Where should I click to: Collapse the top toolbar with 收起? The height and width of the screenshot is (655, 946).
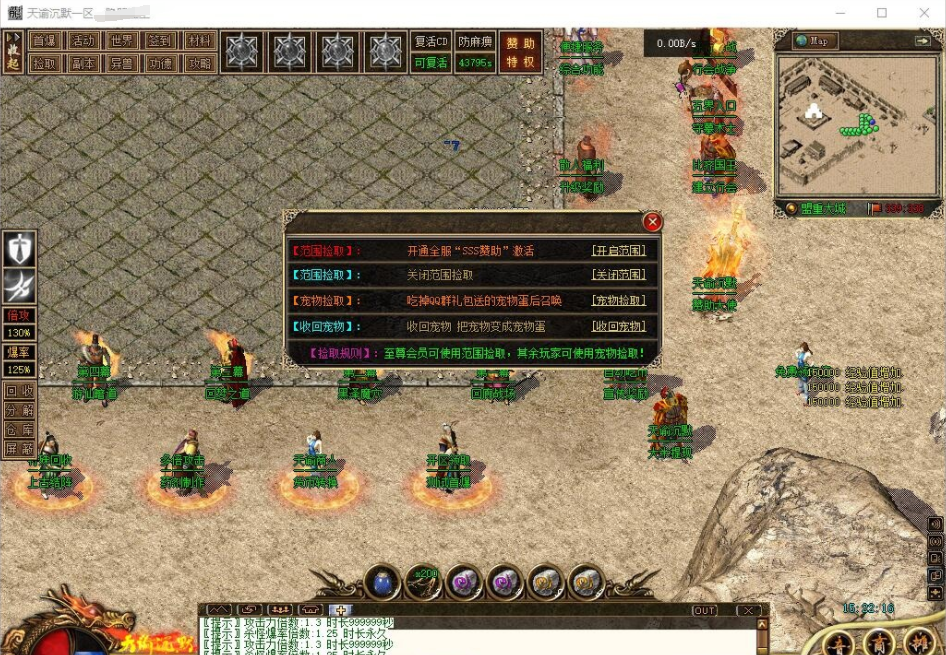(x=13, y=52)
